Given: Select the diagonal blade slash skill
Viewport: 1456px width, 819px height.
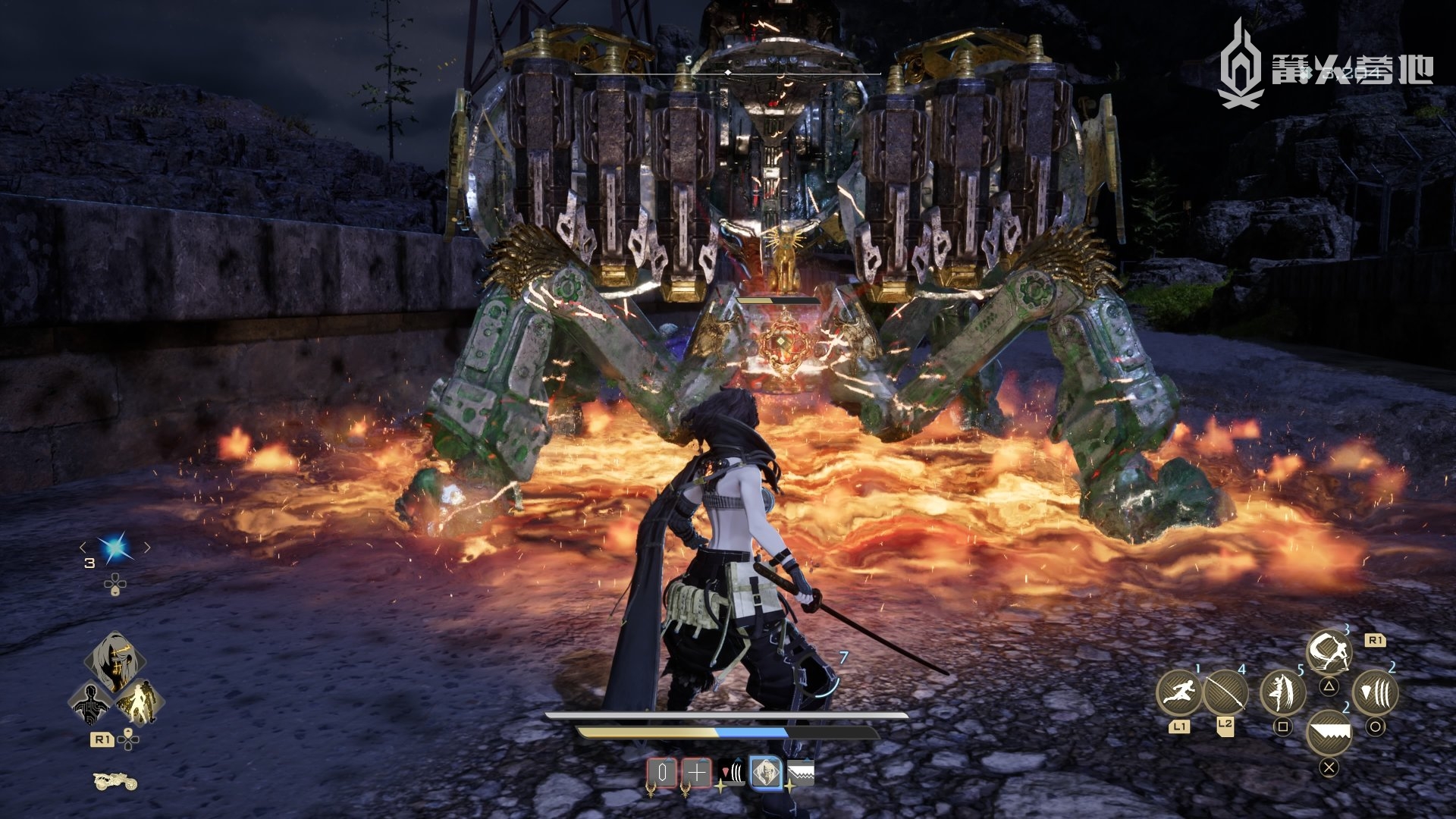Looking at the screenshot, I should (x=1225, y=692).
